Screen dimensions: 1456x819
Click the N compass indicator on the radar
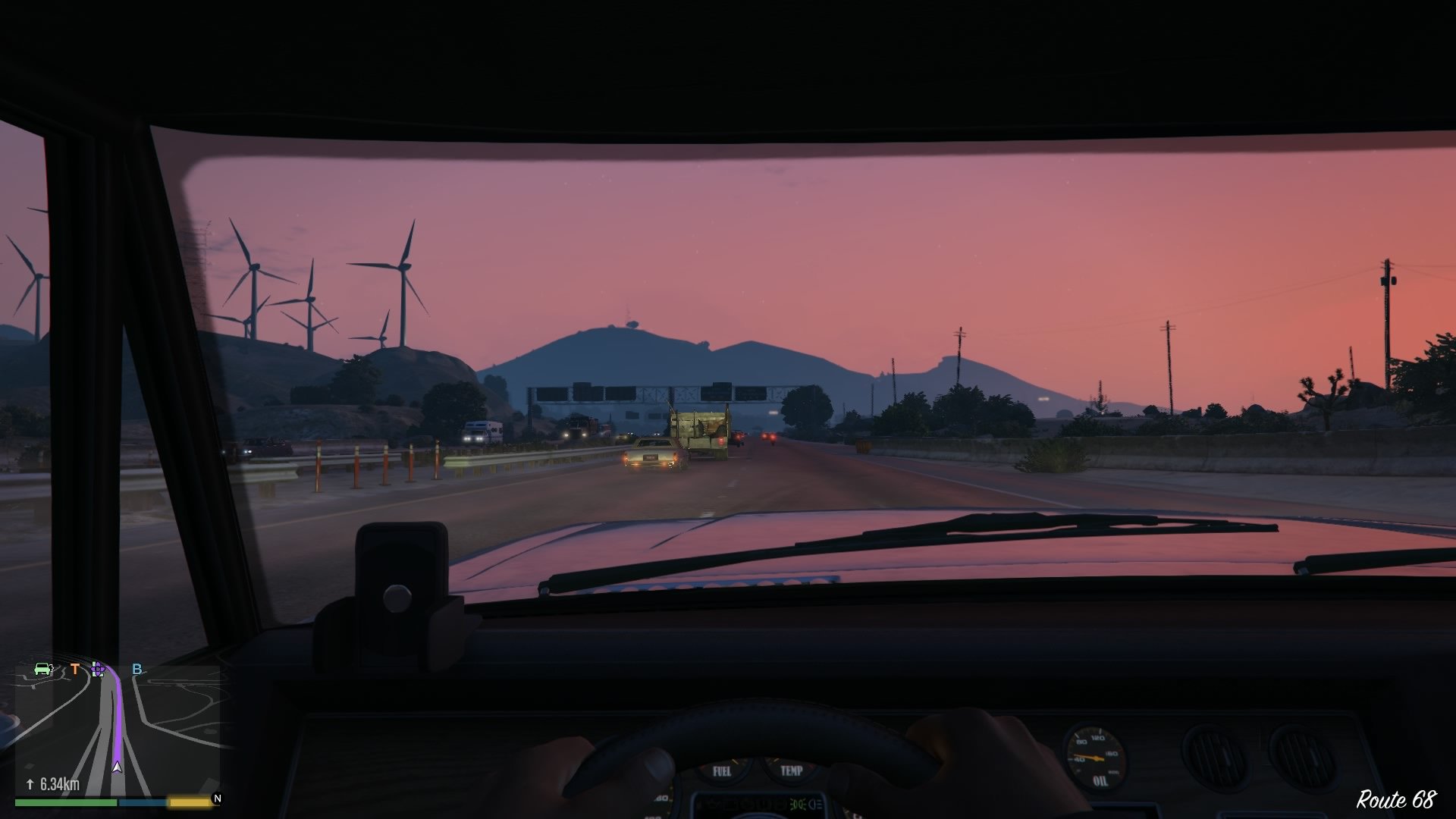point(218,799)
